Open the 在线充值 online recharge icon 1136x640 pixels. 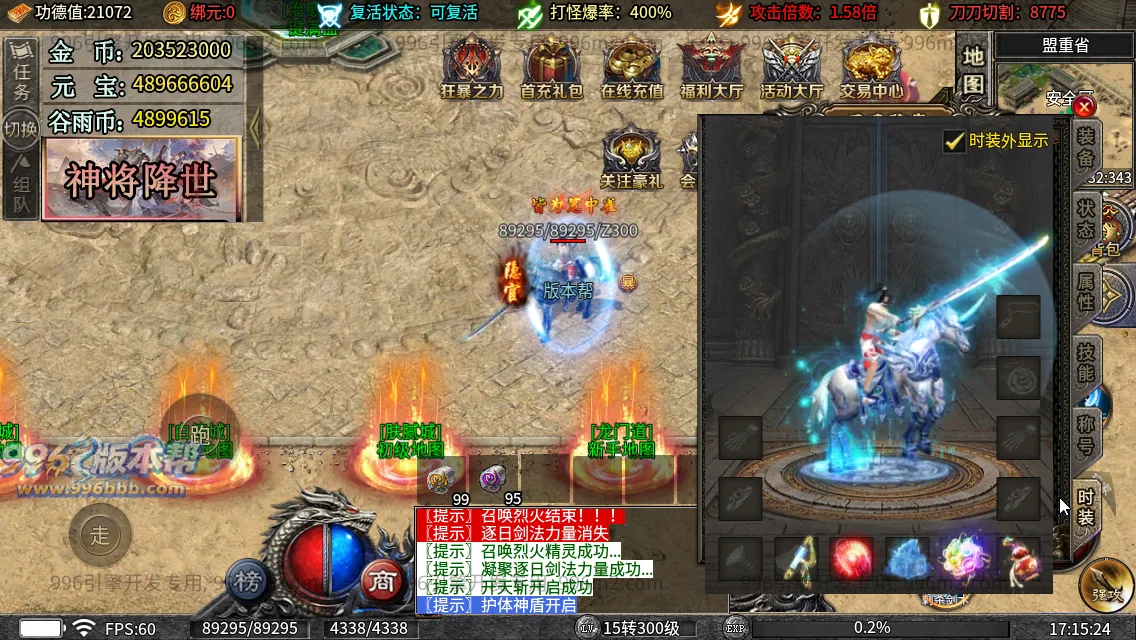[631, 68]
